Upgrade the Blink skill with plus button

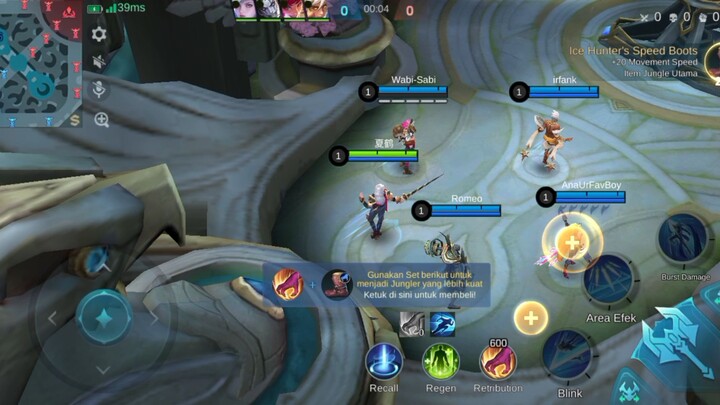(531, 319)
